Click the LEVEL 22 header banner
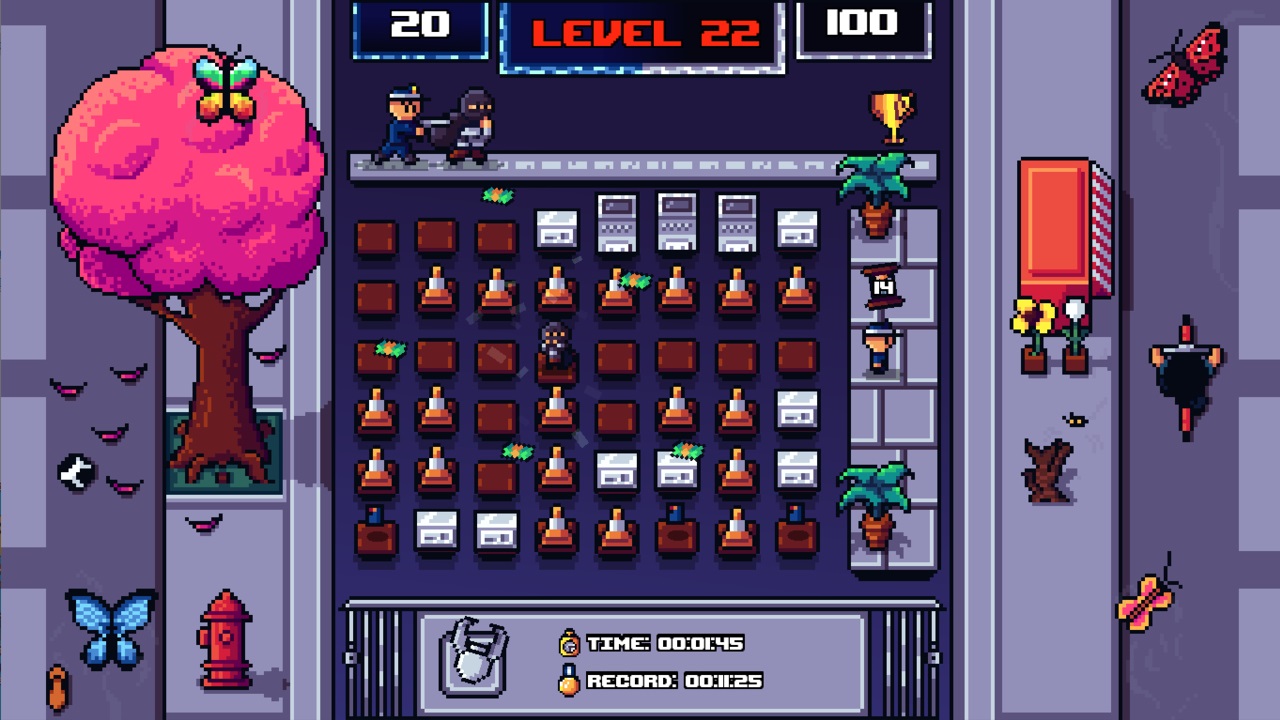Screen dimensions: 1280x720 point(640,32)
